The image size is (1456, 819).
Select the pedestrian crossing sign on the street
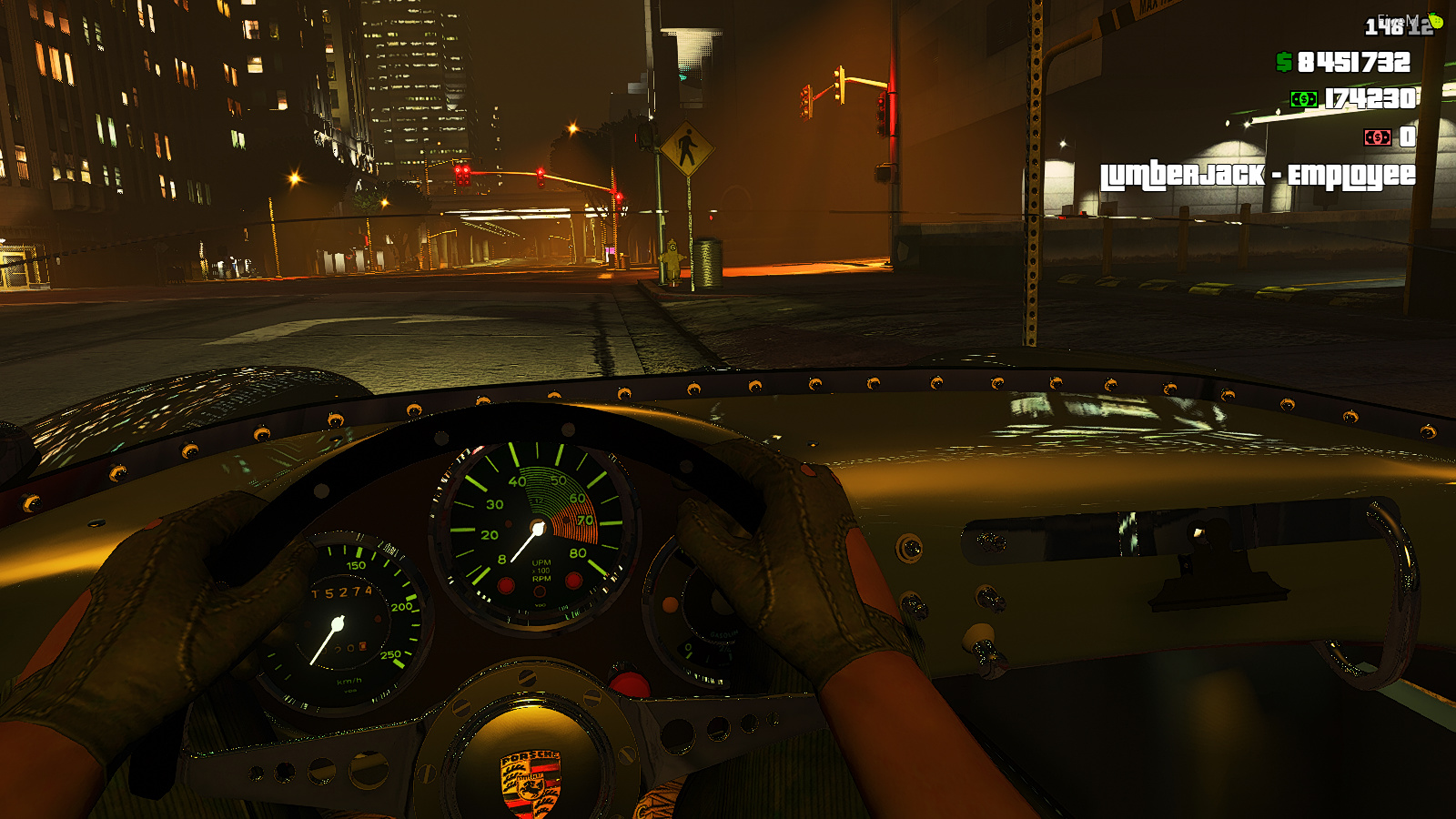[687, 146]
